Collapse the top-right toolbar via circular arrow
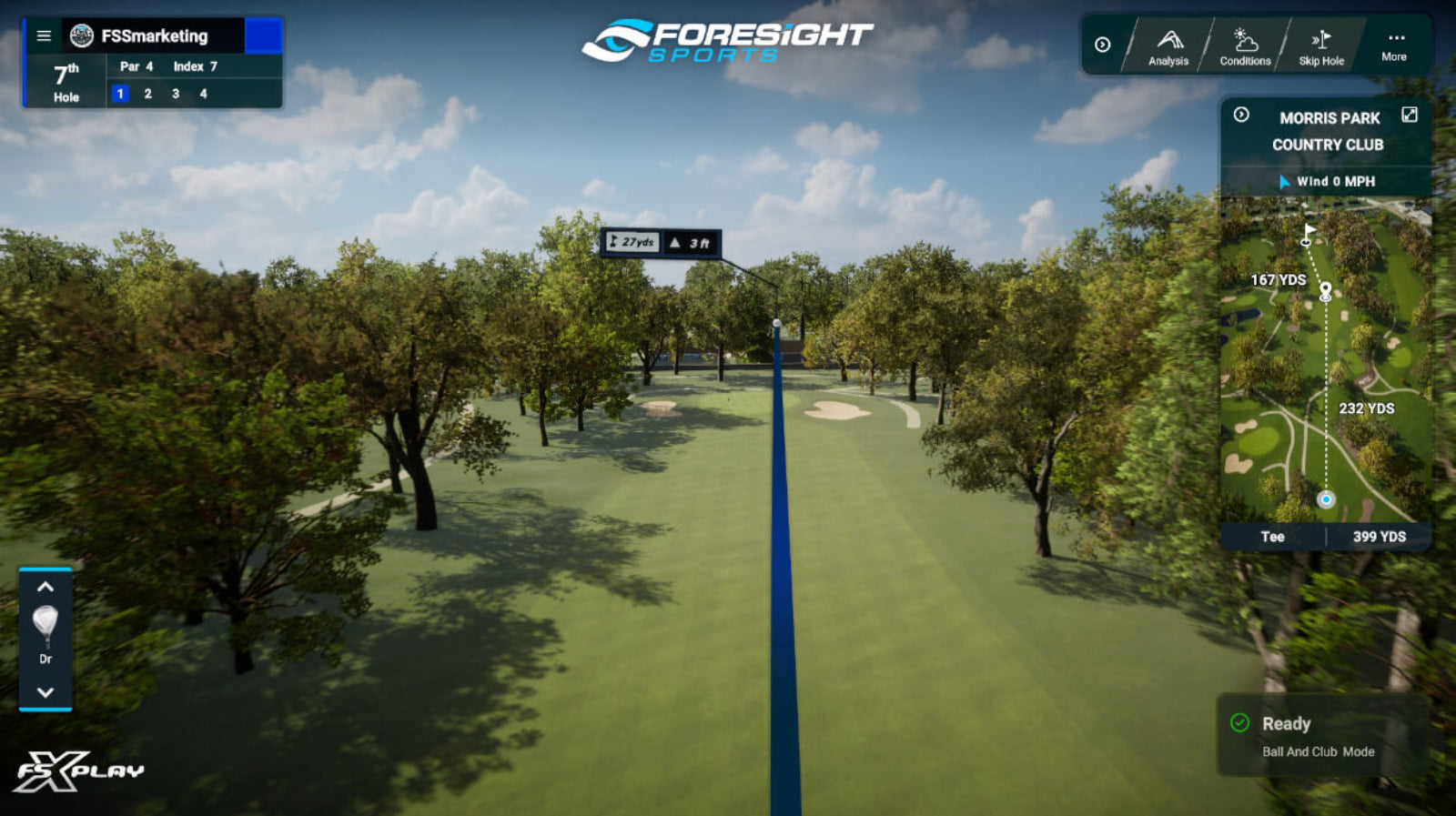1456x816 pixels. (x=1101, y=44)
